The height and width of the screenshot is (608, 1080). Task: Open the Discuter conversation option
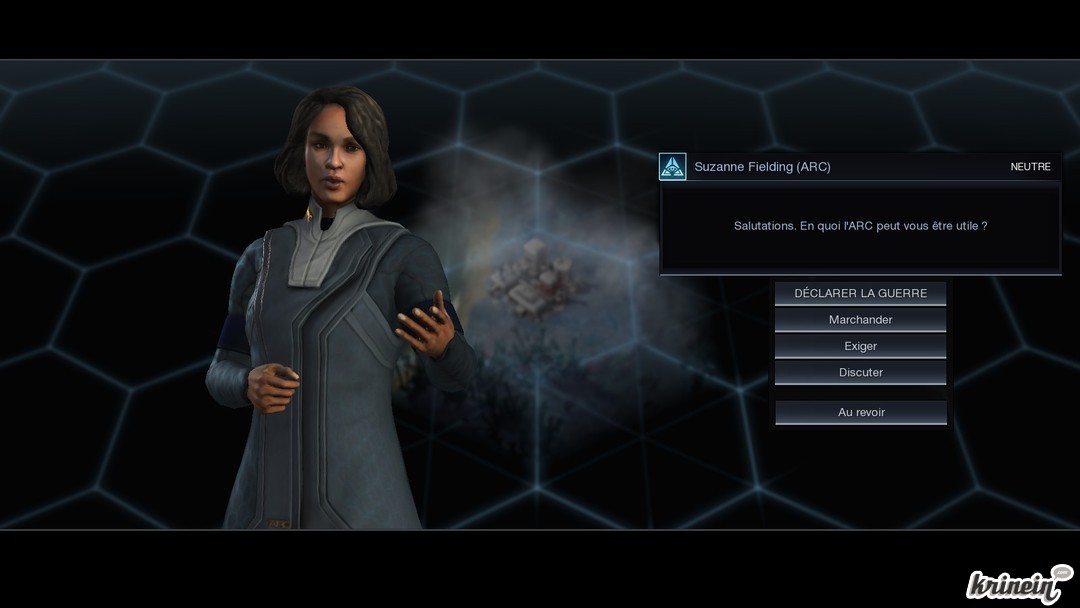[x=860, y=372]
